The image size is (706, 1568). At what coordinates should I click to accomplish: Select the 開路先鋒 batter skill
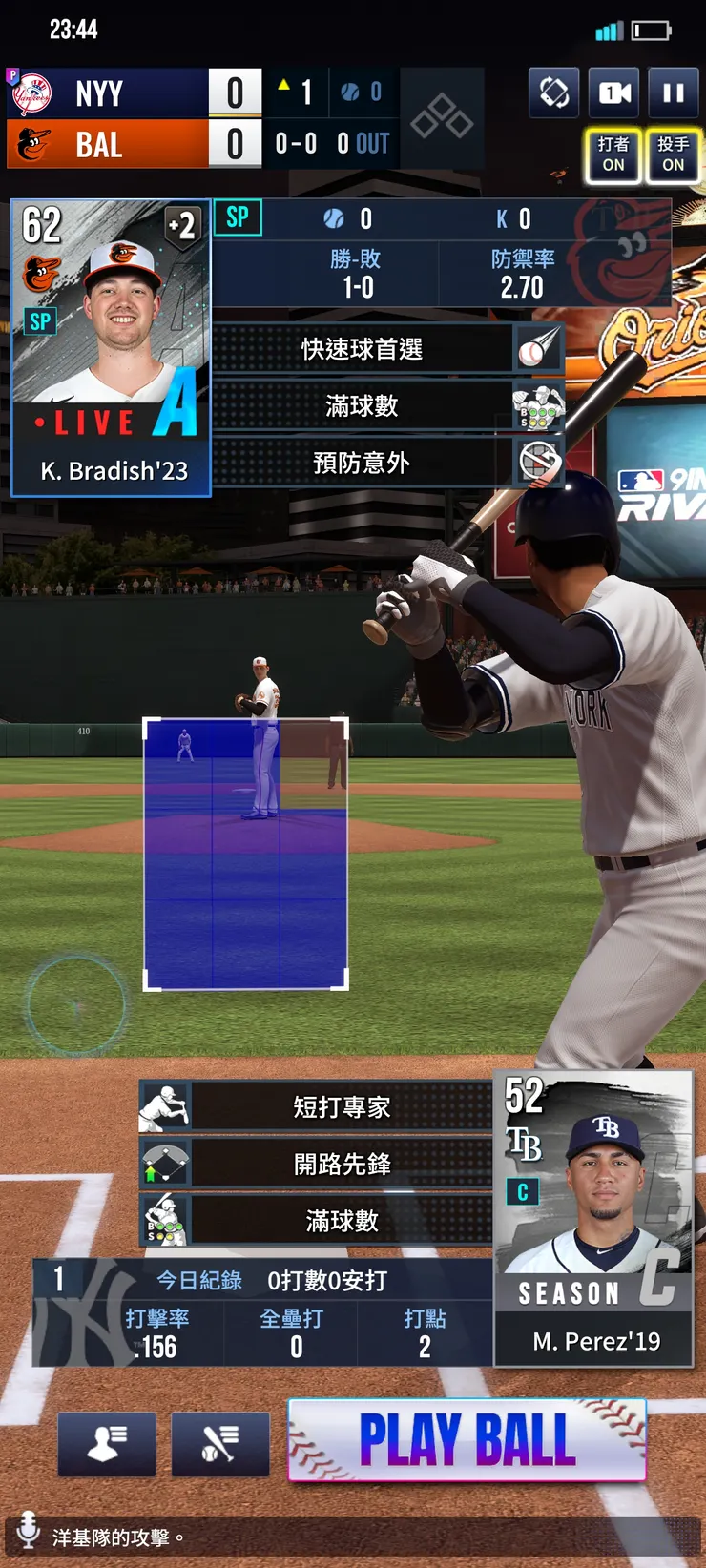pyautogui.click(x=342, y=1164)
